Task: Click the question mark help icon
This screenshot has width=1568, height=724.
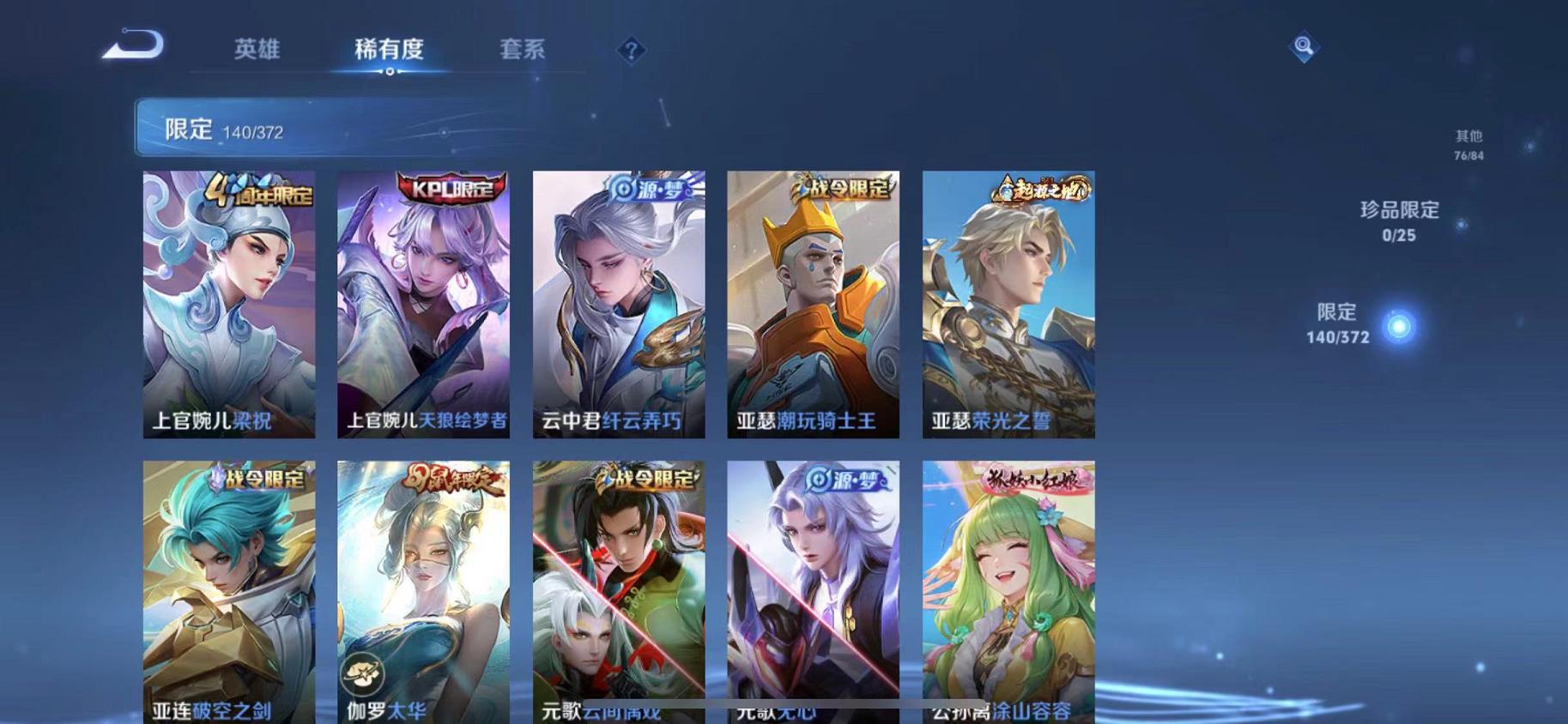Action: point(631,51)
